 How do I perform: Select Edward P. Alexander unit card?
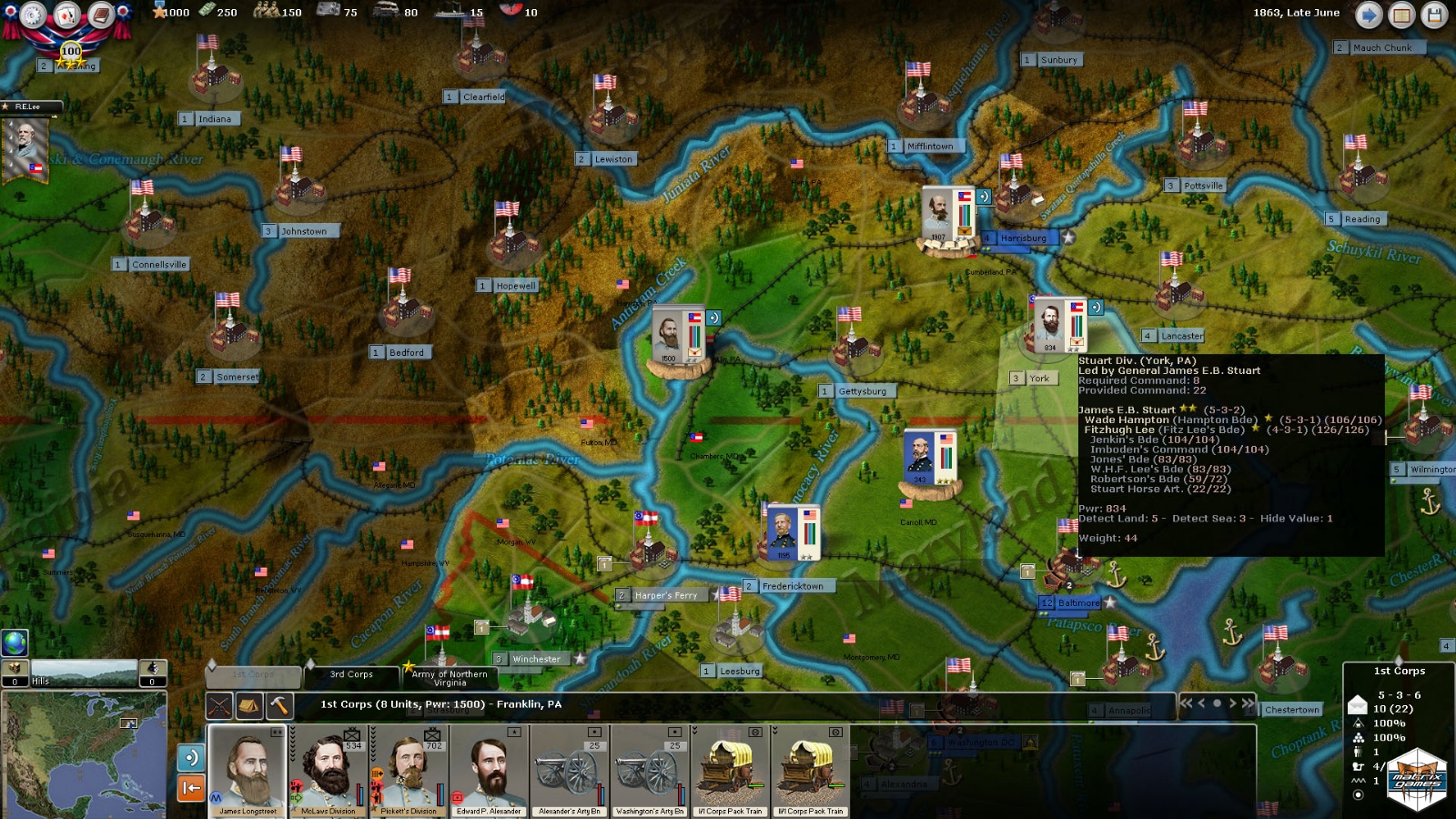tap(489, 770)
